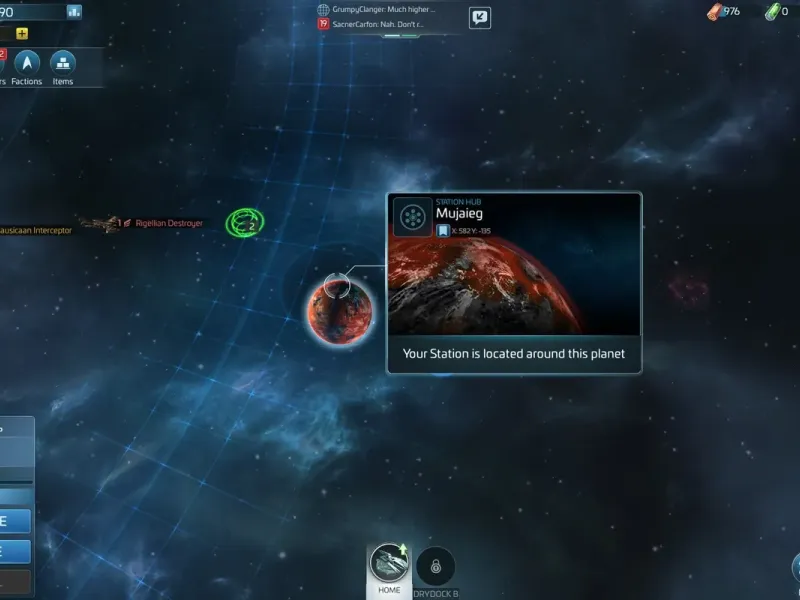Select the locked Drydock B slot
Screen dimensions: 800x600
pos(436,568)
